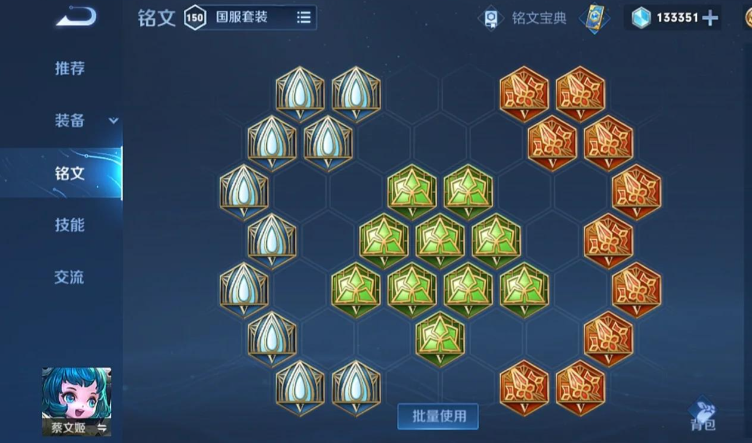Open the blue card icon beside 铭文宝典

[x=595, y=18]
